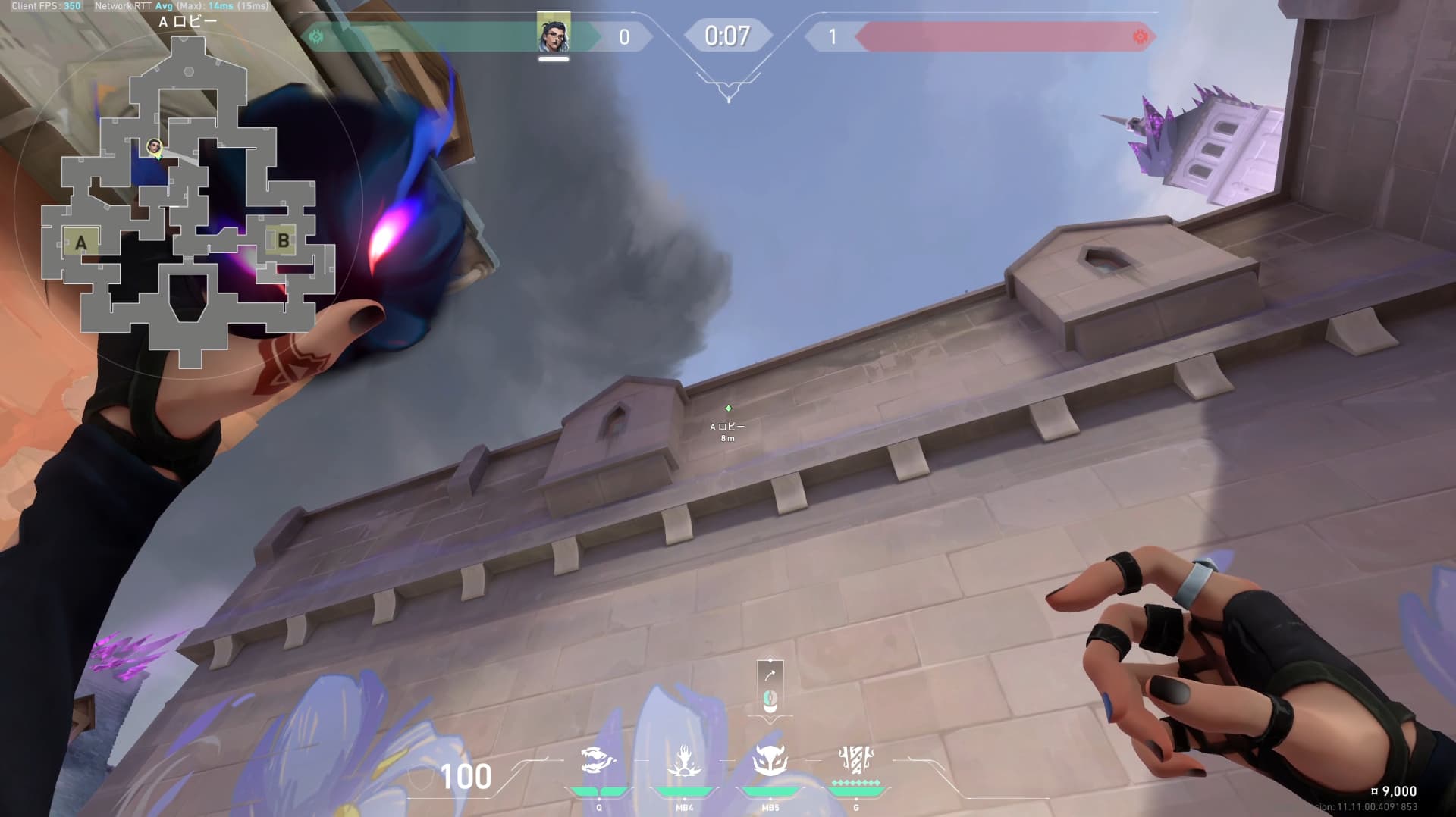Click the red enemy team emblem icon
The width and height of the screenshot is (1456, 817).
tap(1139, 36)
